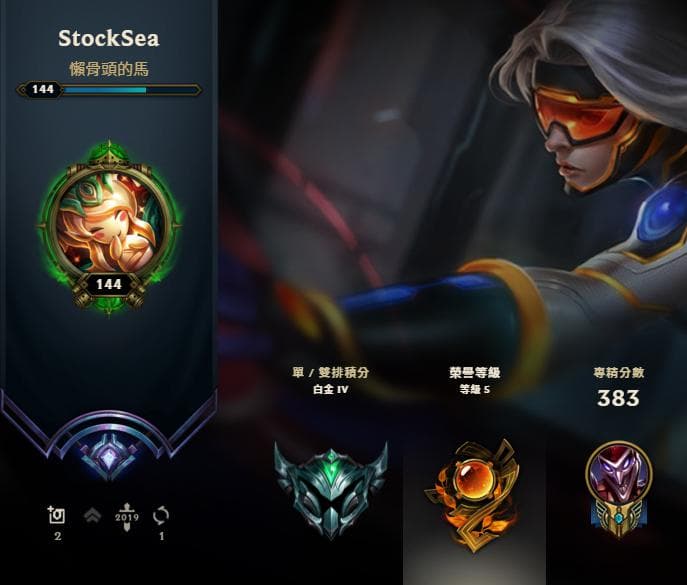Screen dimensions: 687x585
Task: Click the grey double chevron icon
Action: pos(92,515)
